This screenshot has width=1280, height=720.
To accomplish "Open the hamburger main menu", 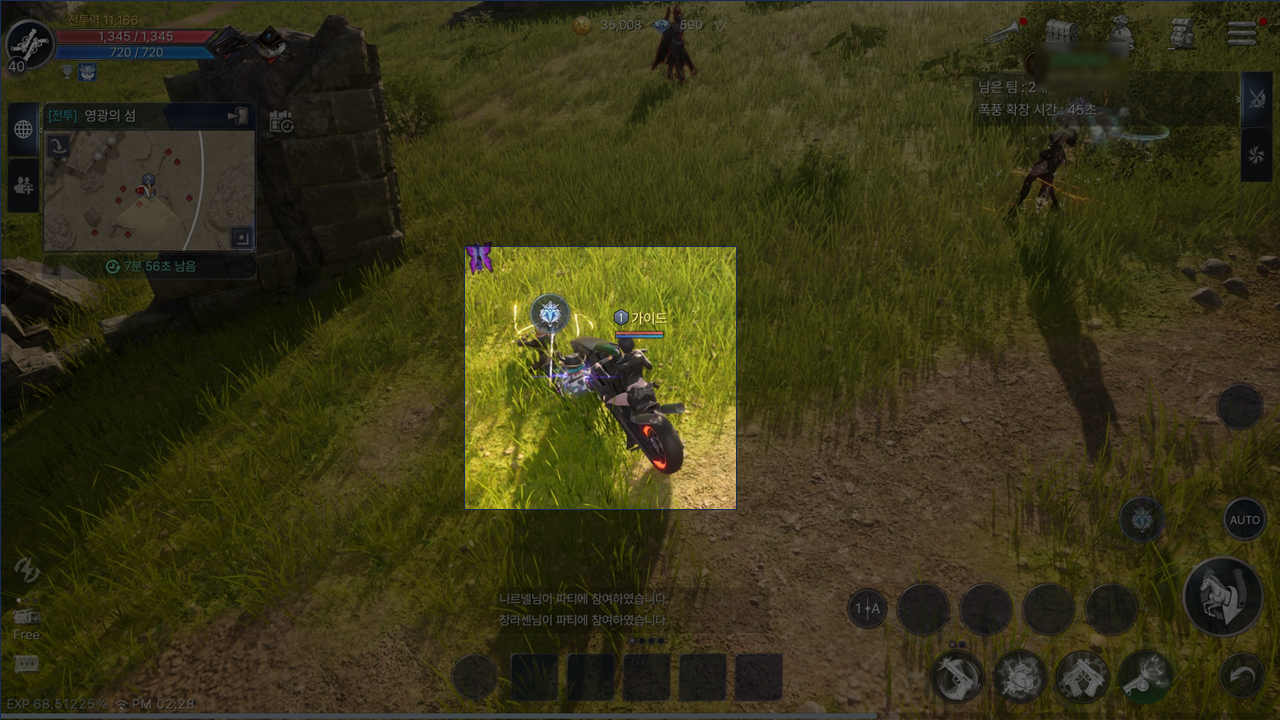I will (1242, 33).
